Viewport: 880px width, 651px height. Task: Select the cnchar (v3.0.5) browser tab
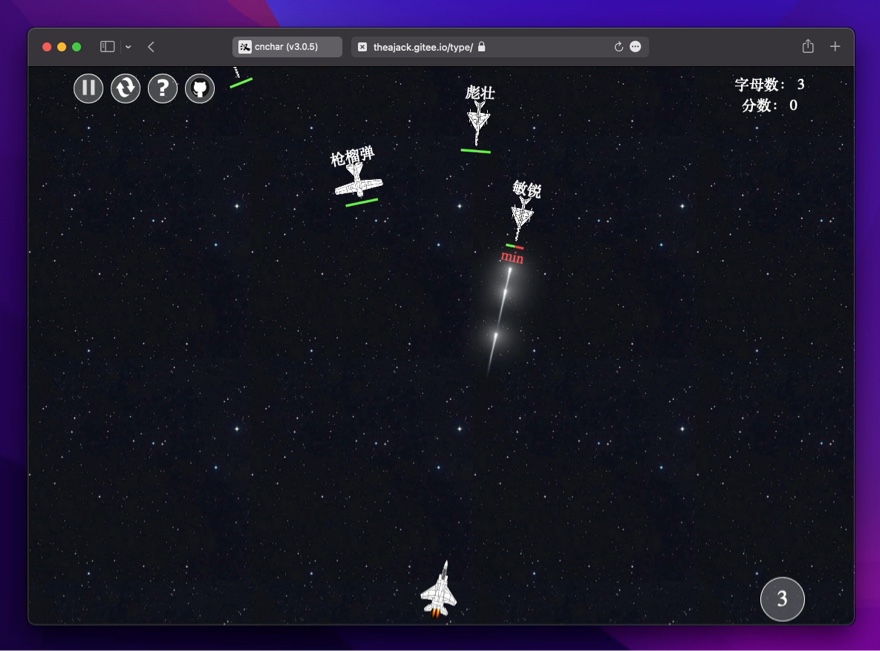287,47
